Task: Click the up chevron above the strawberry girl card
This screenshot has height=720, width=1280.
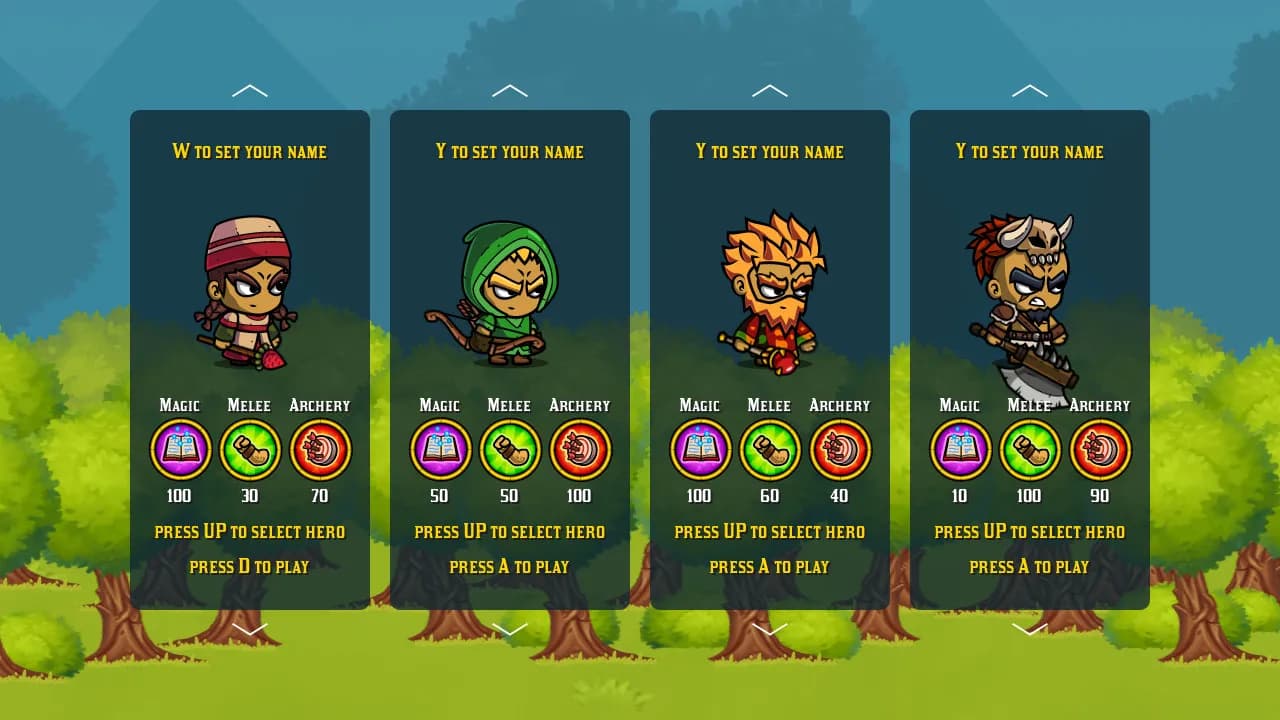Action: [x=250, y=90]
